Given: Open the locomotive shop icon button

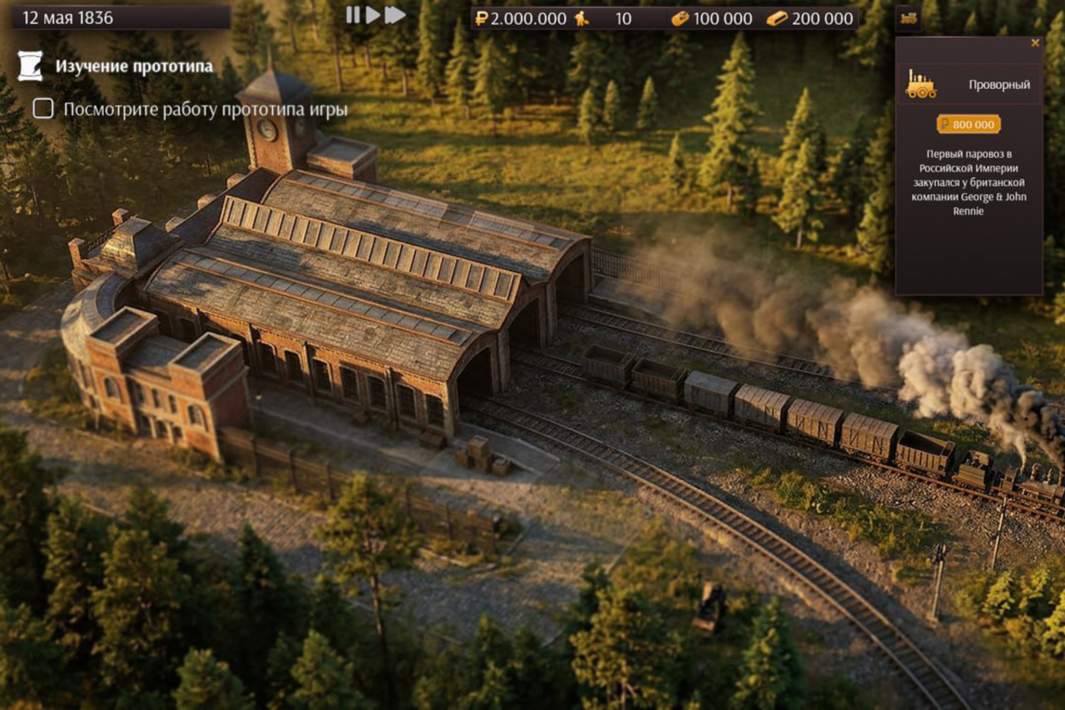Looking at the screenshot, I should pos(908,17).
